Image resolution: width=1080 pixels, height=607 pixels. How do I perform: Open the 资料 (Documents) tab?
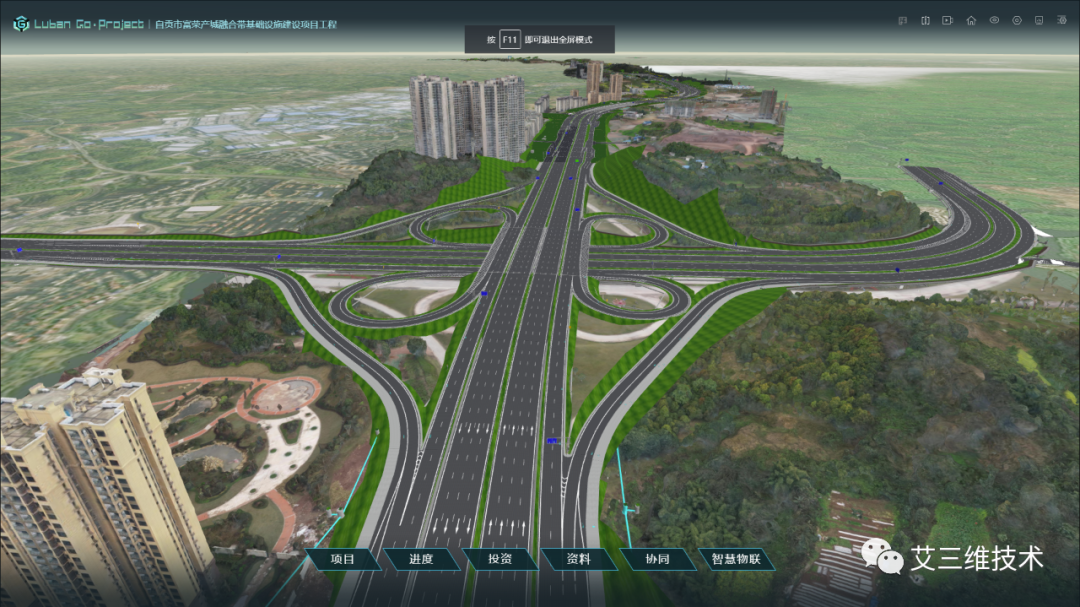(x=578, y=559)
